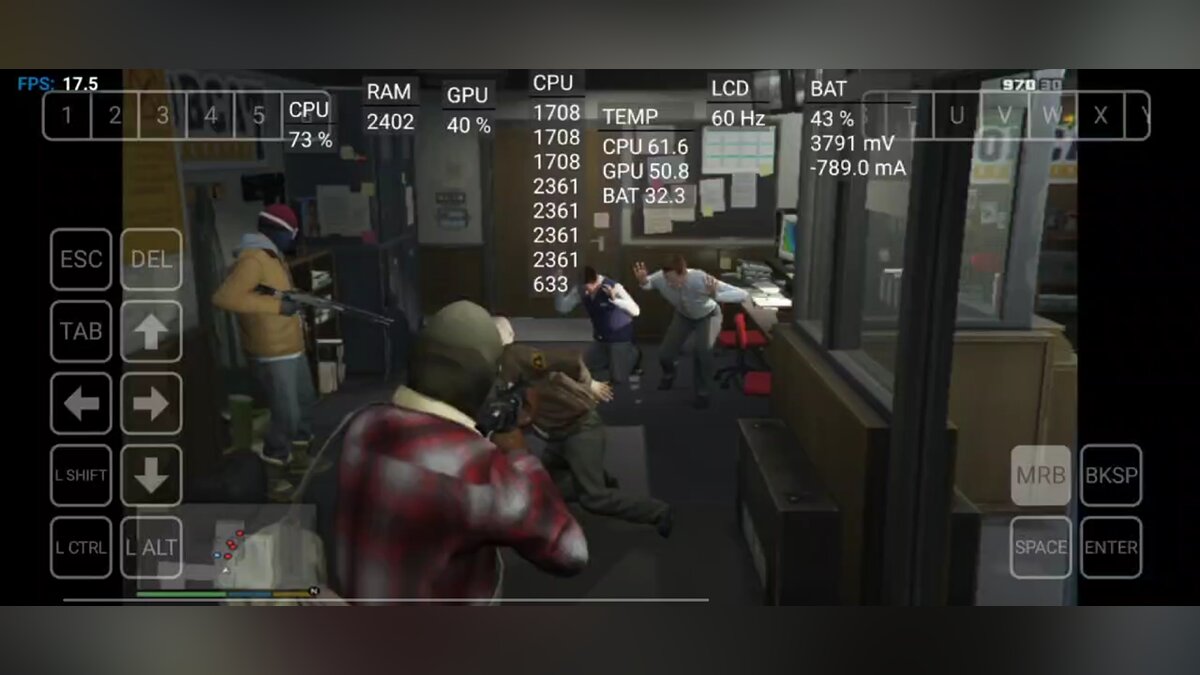Select number key 3
Image resolution: width=1200 pixels, height=675 pixels.
163,116
